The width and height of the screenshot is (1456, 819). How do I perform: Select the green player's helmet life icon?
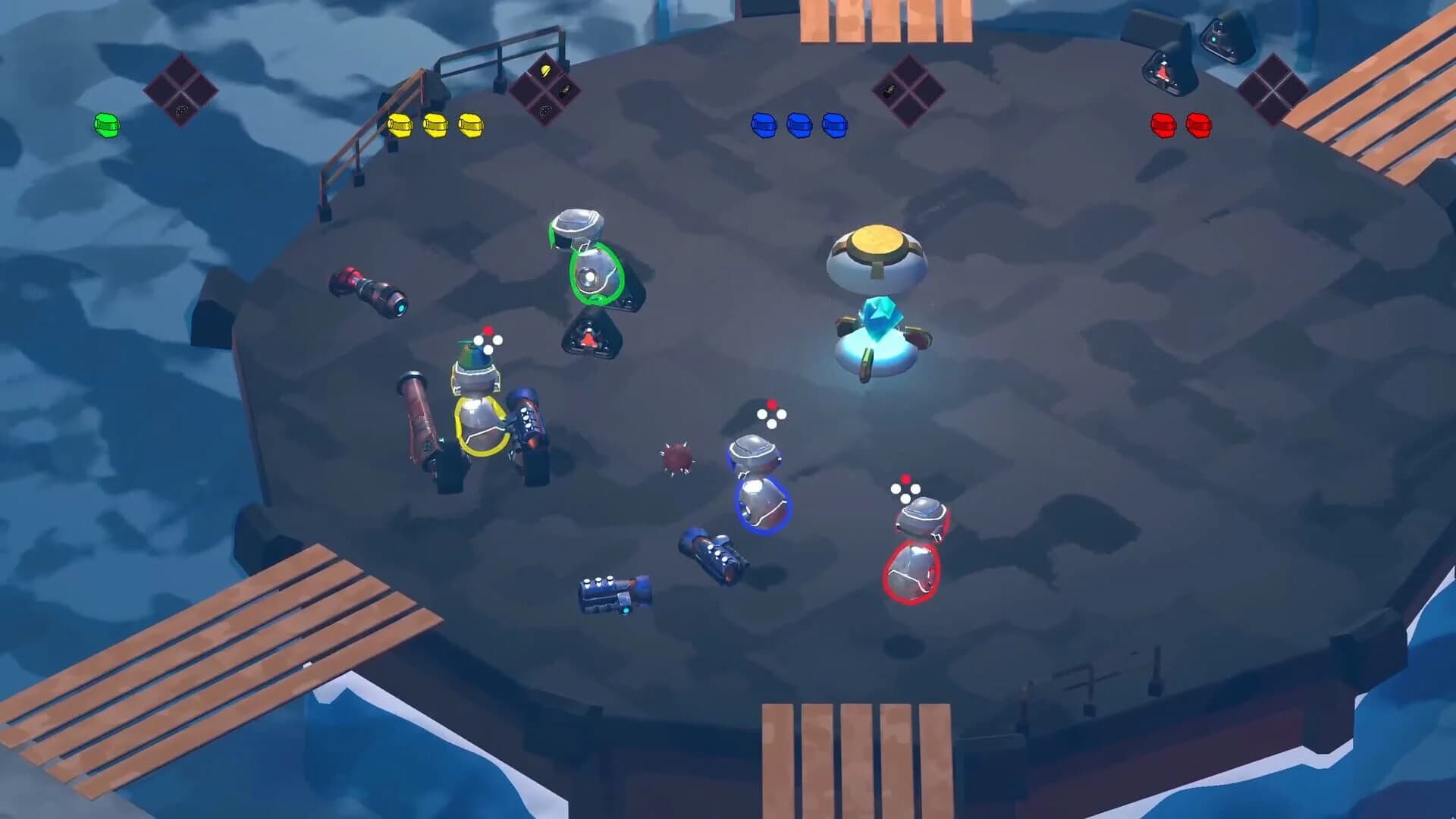106,126
